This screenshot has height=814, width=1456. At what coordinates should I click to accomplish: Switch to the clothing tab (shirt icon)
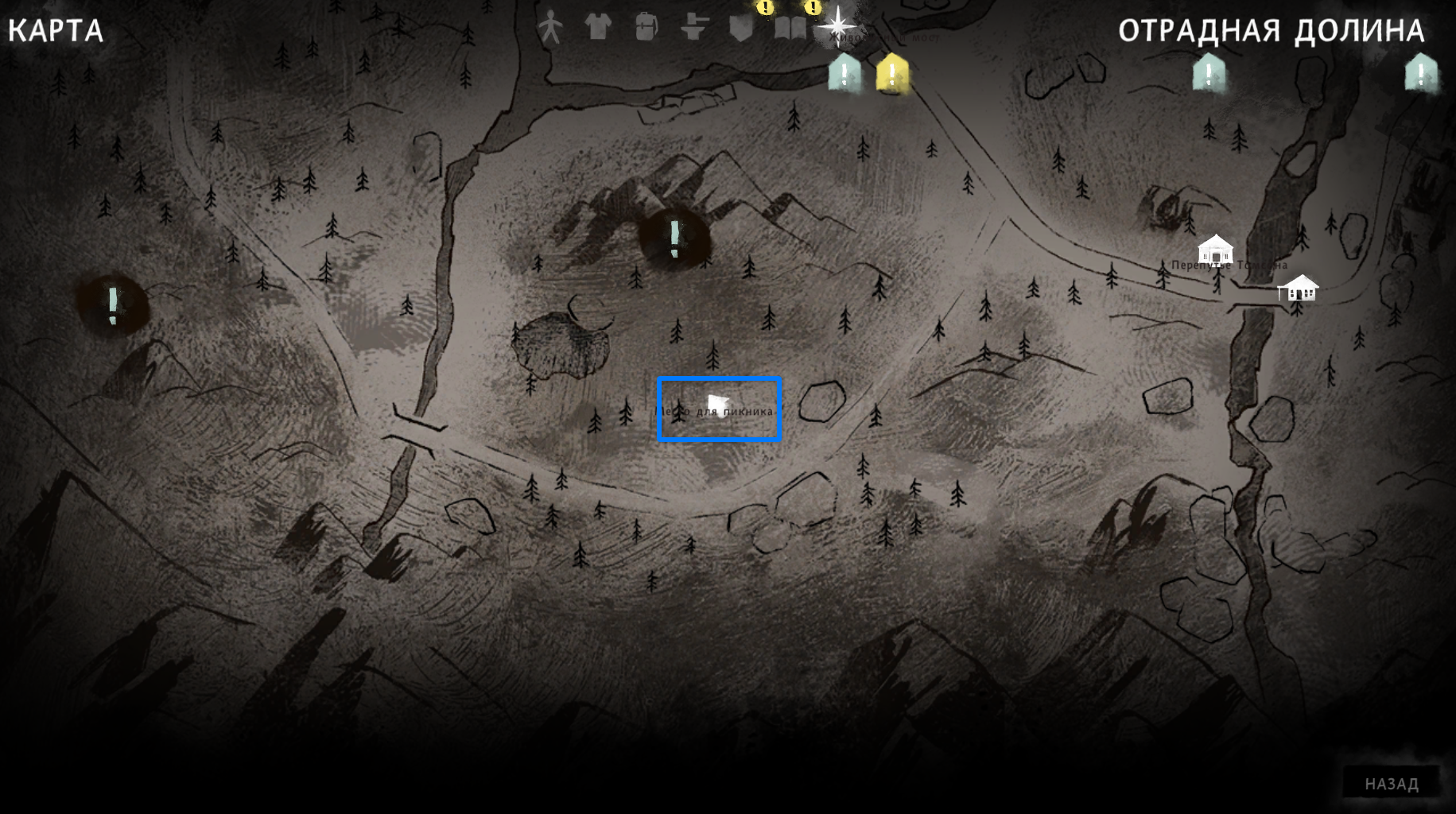(x=598, y=27)
